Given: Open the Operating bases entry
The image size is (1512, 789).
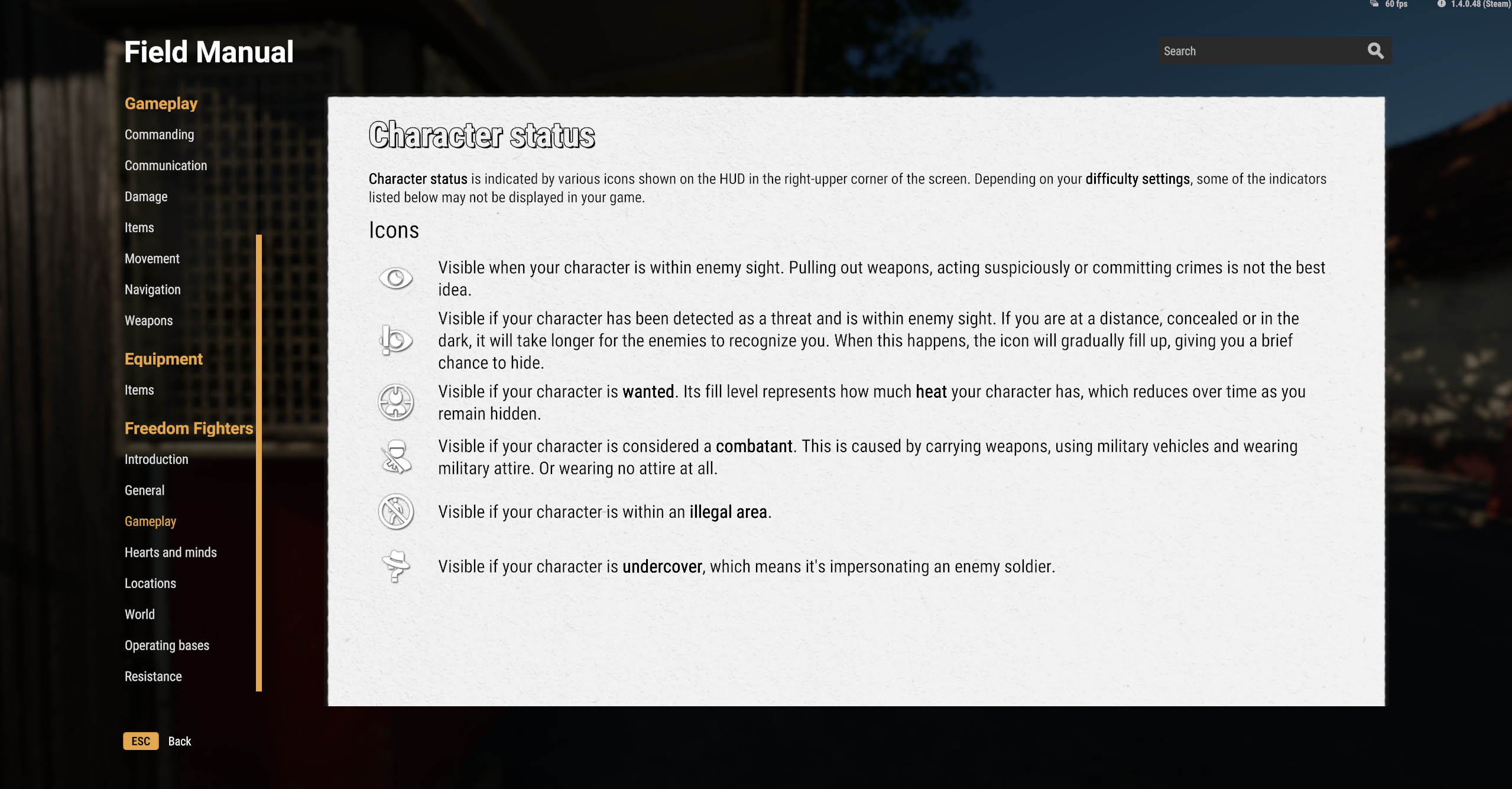Looking at the screenshot, I should [166, 645].
